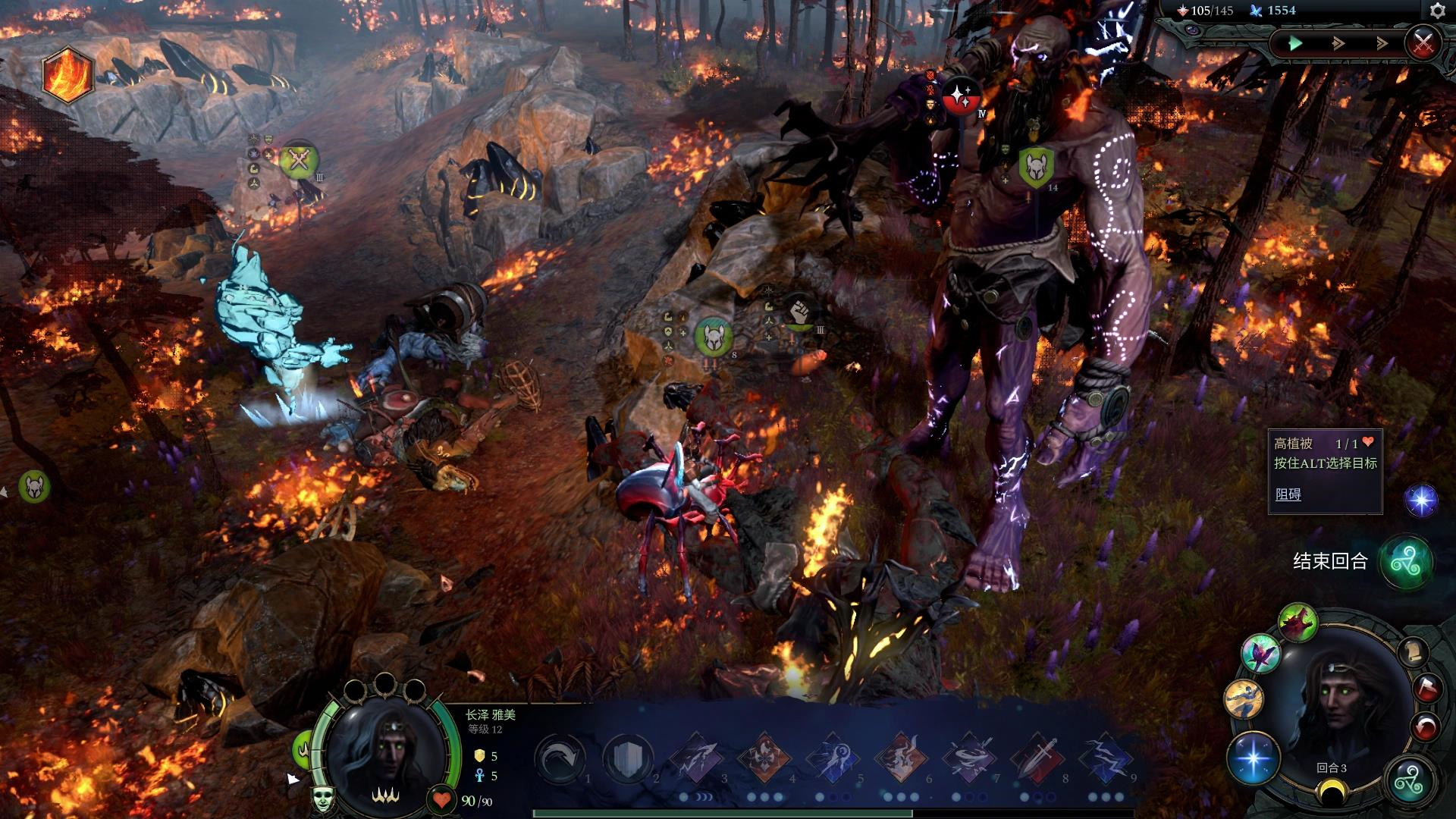Click the 阻碍 link in the tooltip
1456x819 pixels.
click(x=1288, y=494)
